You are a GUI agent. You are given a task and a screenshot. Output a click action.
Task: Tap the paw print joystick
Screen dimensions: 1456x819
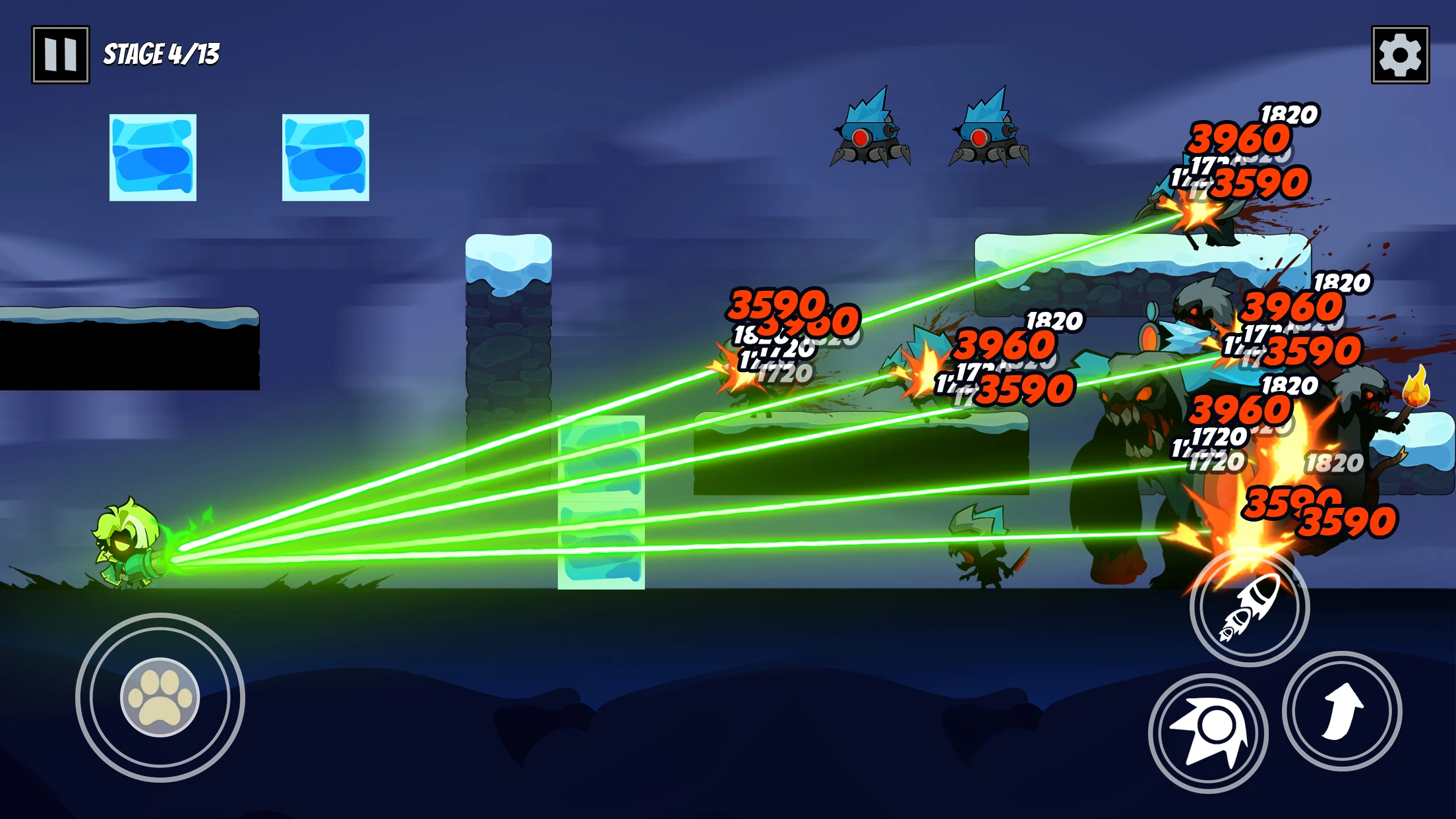pos(160,697)
